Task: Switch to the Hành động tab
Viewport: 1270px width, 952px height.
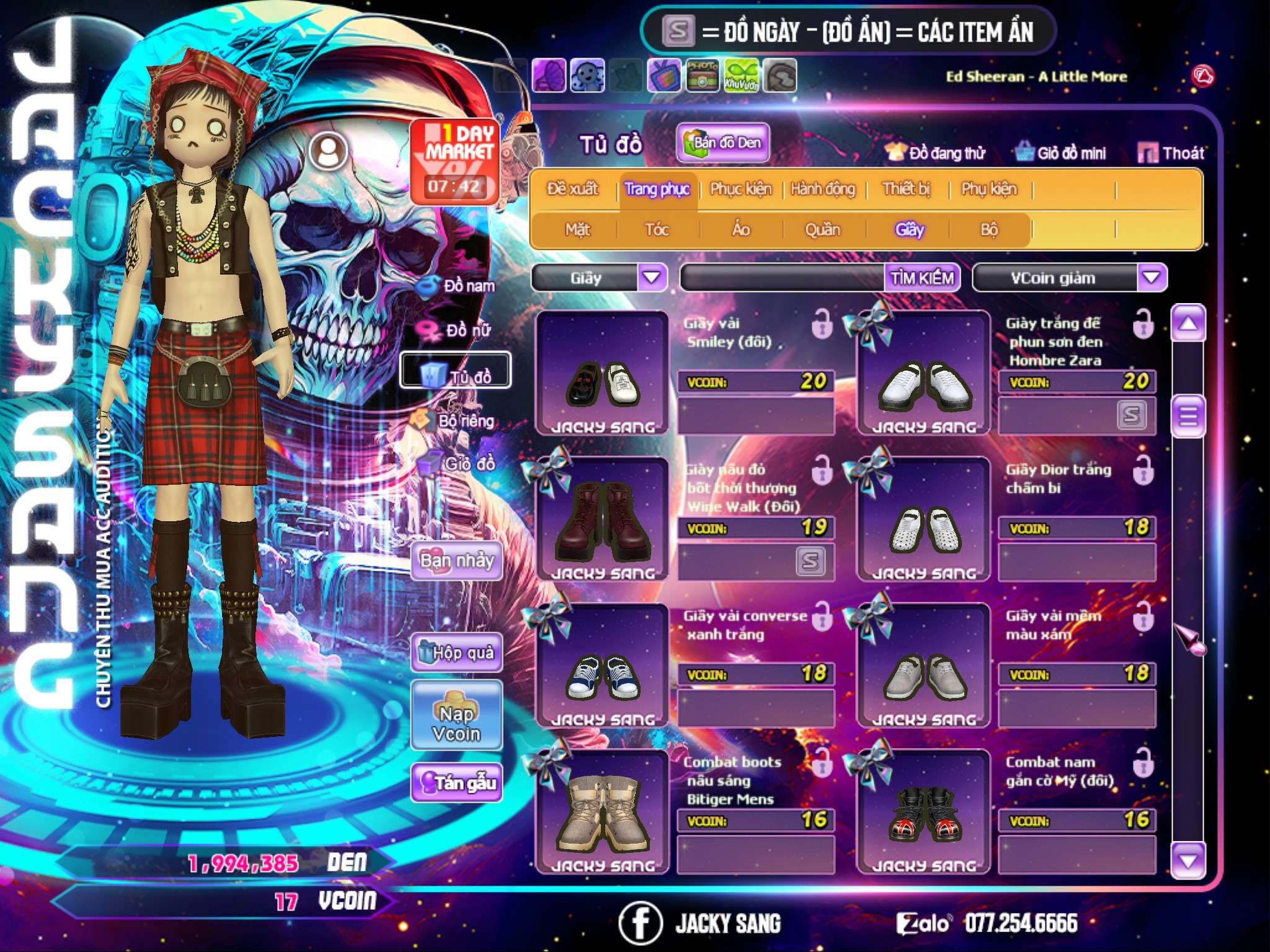Action: (x=823, y=189)
